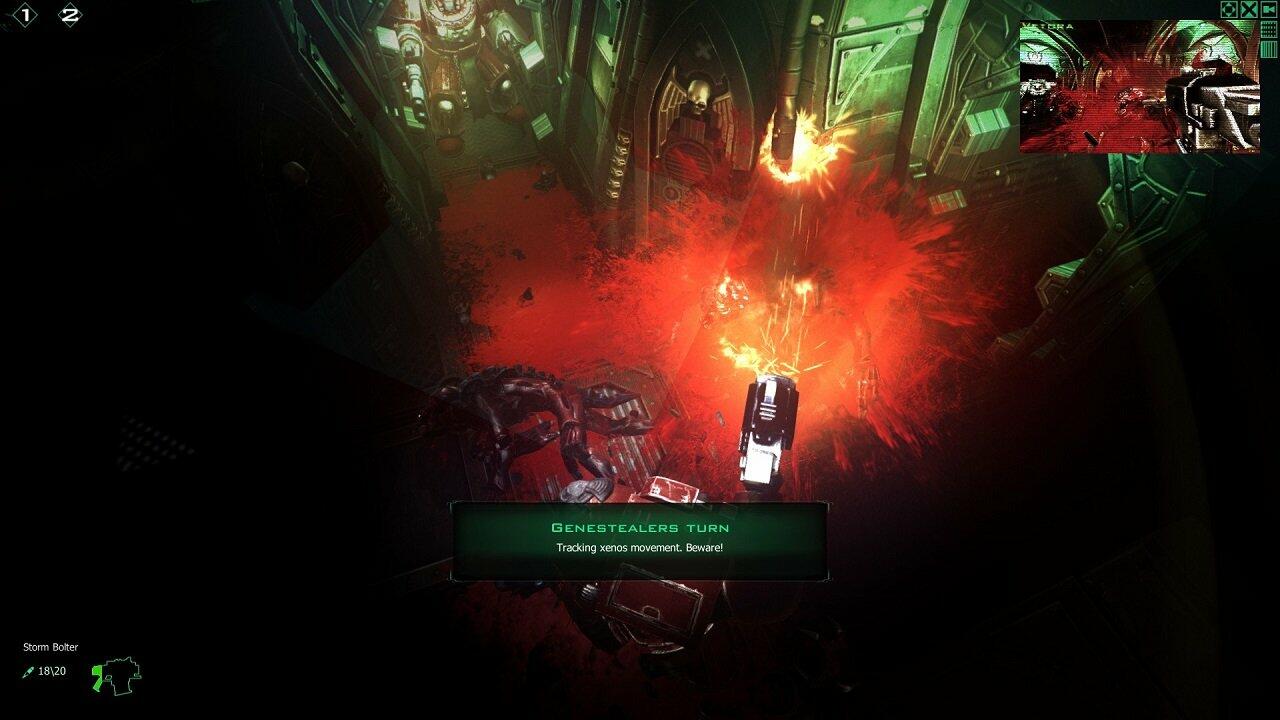
Task: Click the scanline grid icon under the feed controls
Action: tap(1268, 28)
